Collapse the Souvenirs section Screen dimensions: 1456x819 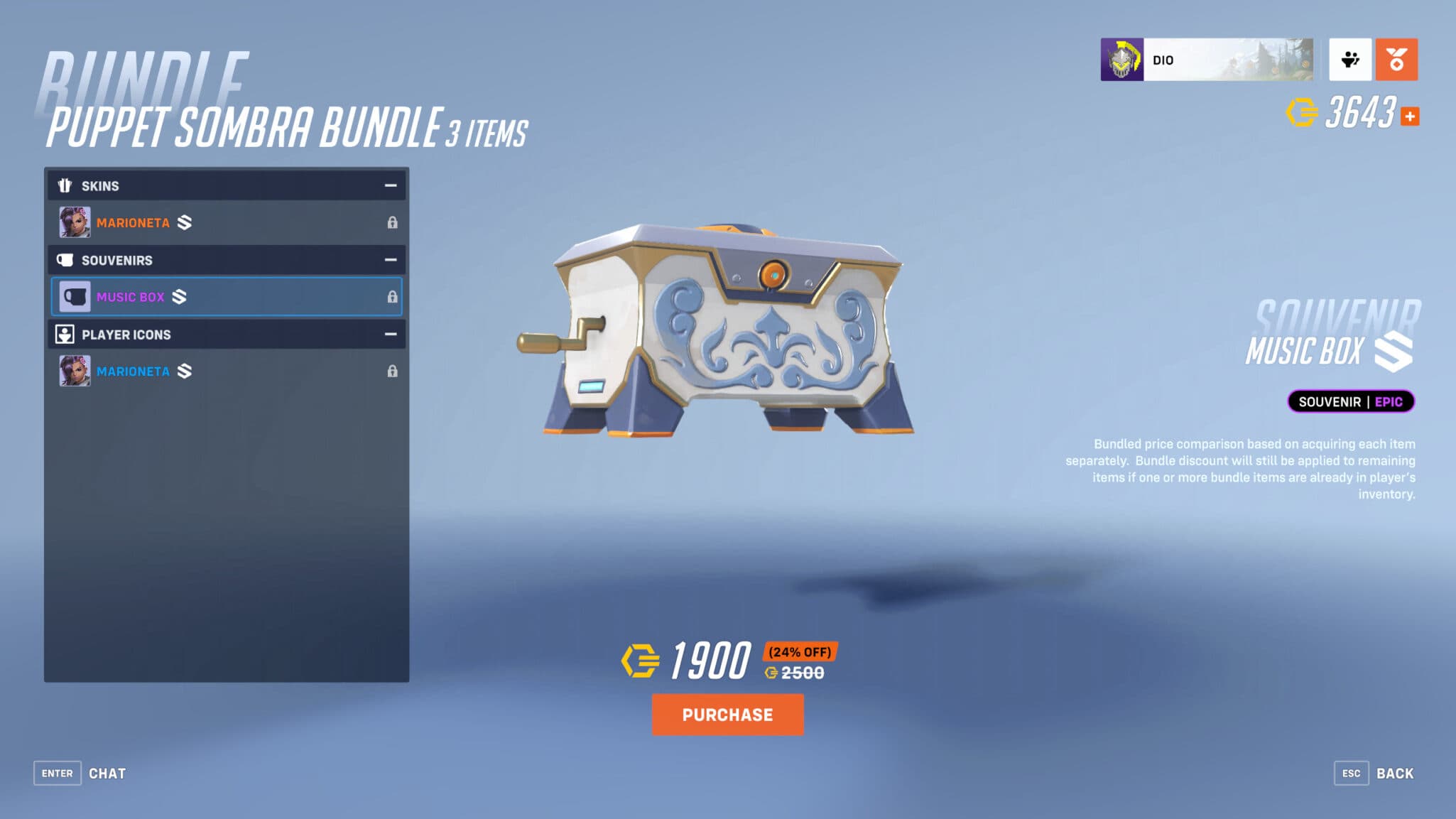389,260
